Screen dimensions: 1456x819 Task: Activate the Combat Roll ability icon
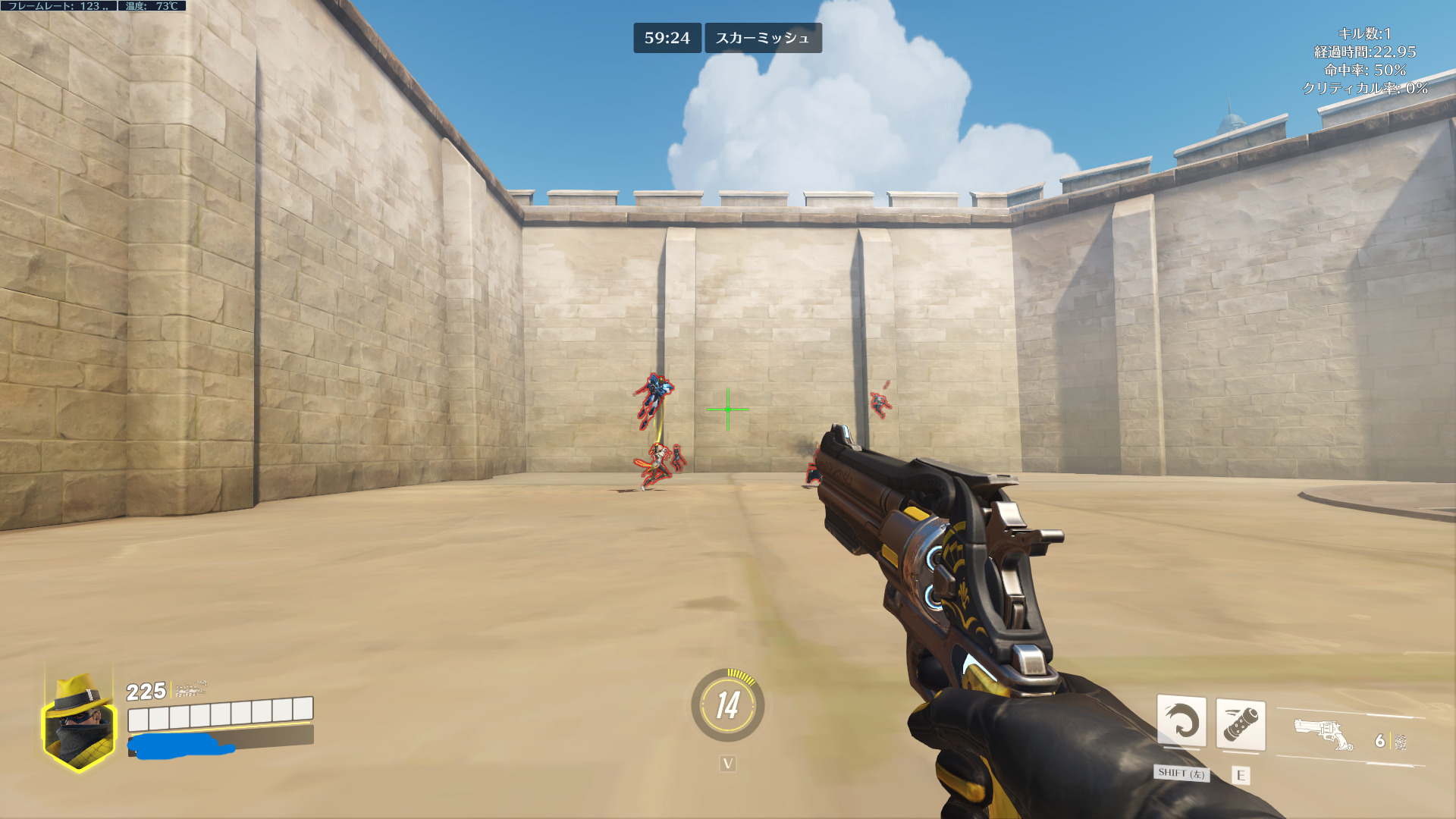[1181, 721]
